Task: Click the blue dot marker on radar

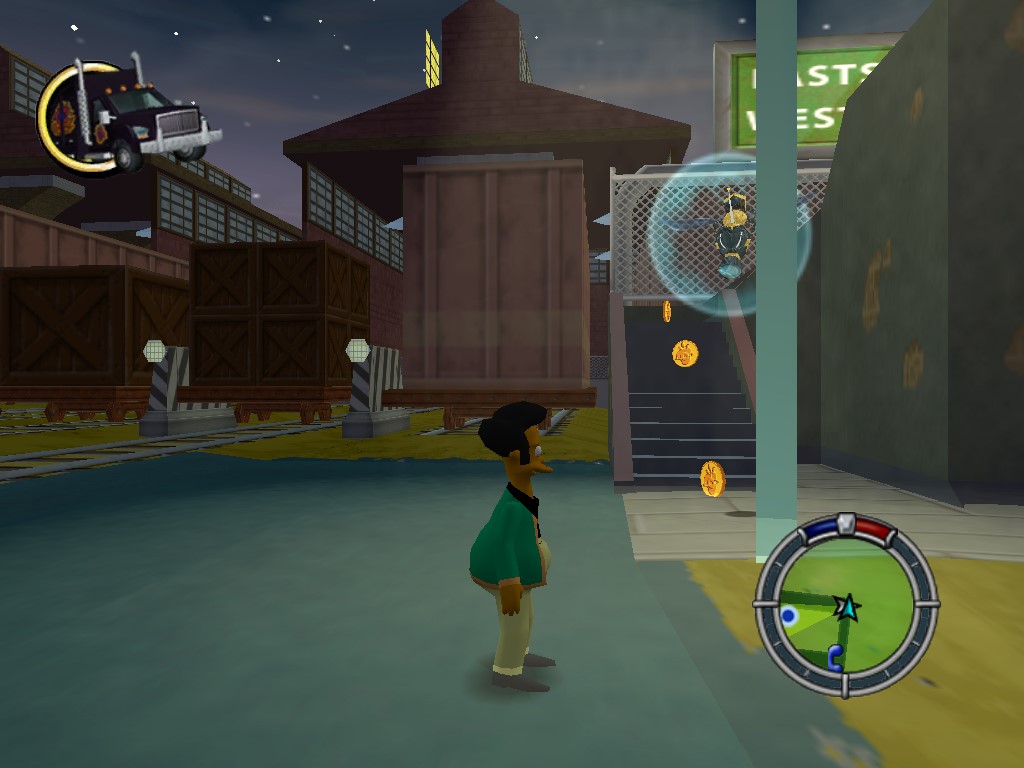Action: click(x=790, y=616)
